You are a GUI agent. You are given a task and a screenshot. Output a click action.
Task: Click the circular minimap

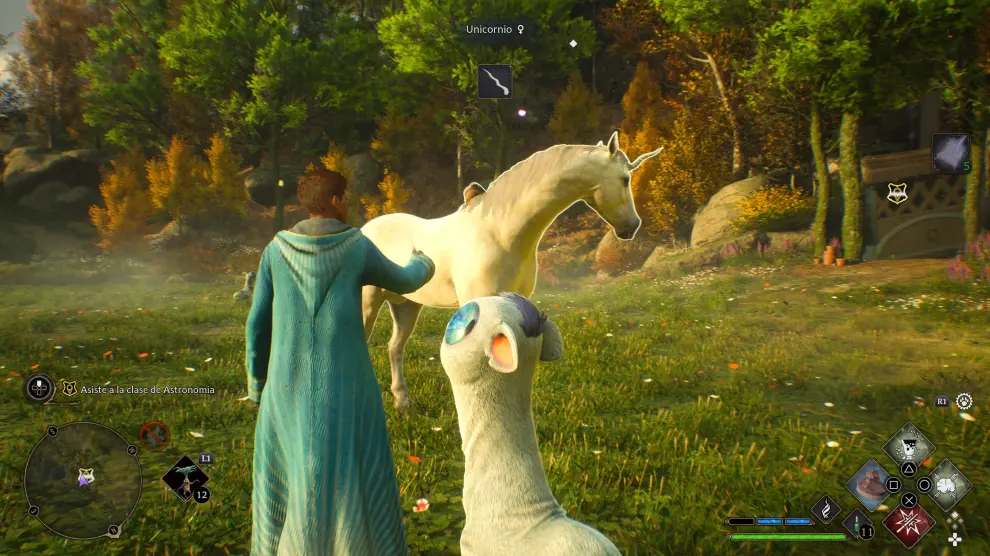[x=82, y=479]
